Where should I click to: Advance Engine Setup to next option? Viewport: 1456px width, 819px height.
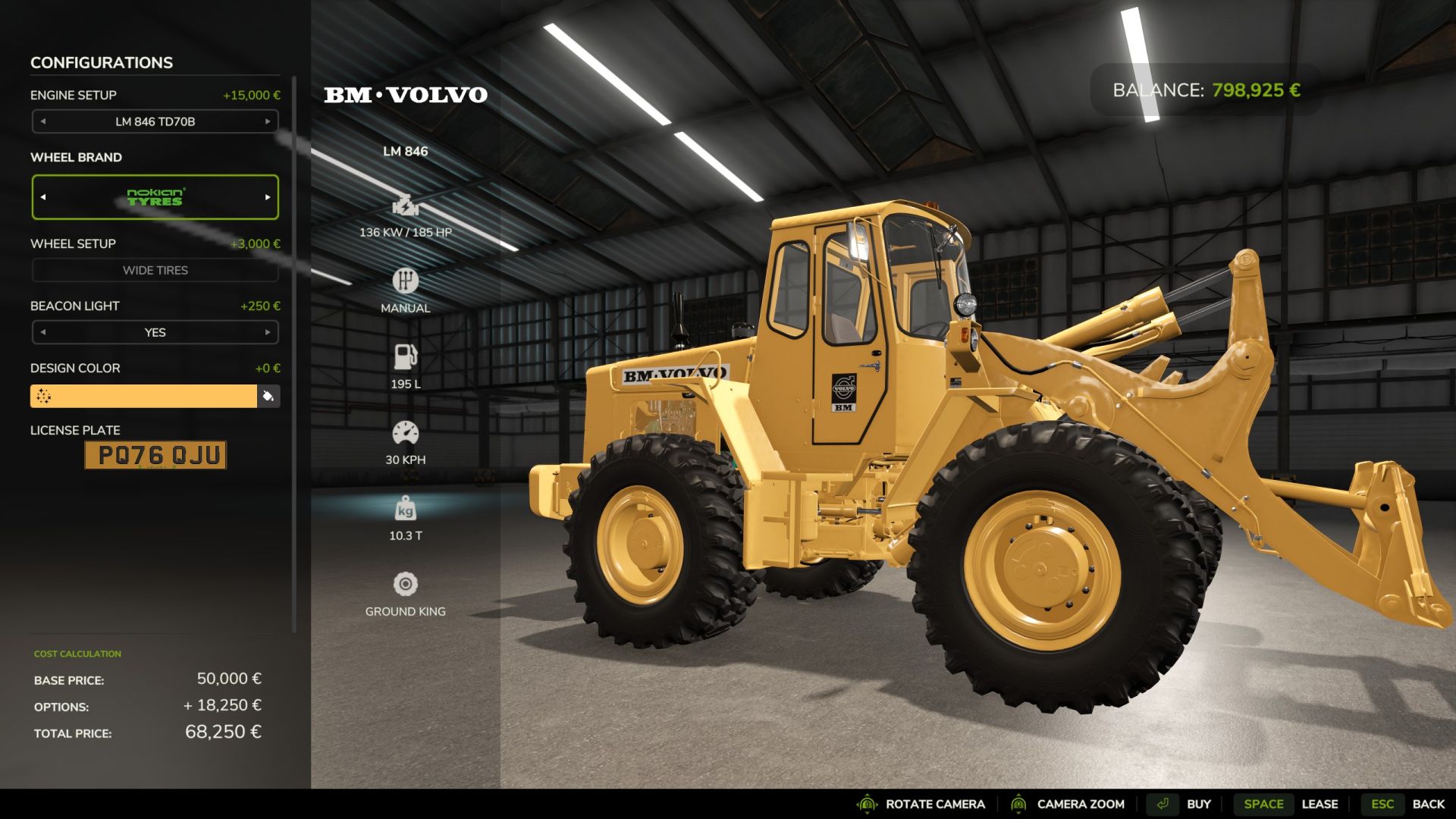267,121
